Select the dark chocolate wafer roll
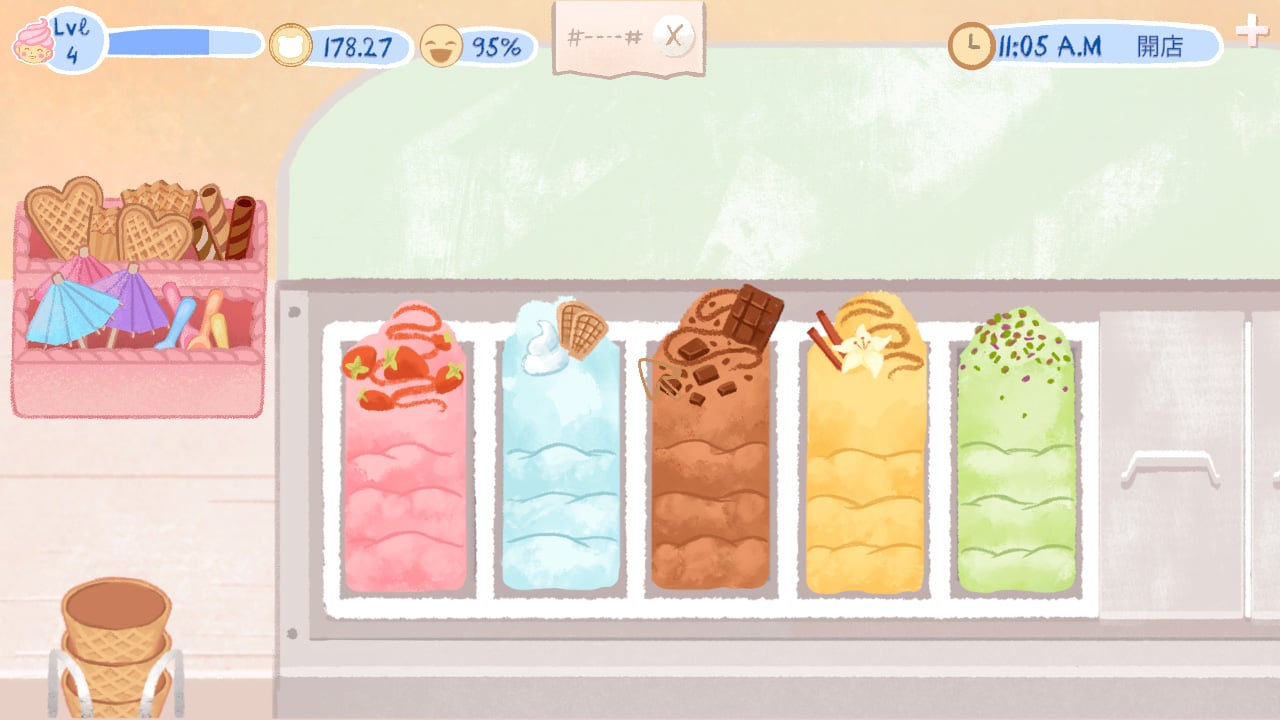 (x=240, y=227)
